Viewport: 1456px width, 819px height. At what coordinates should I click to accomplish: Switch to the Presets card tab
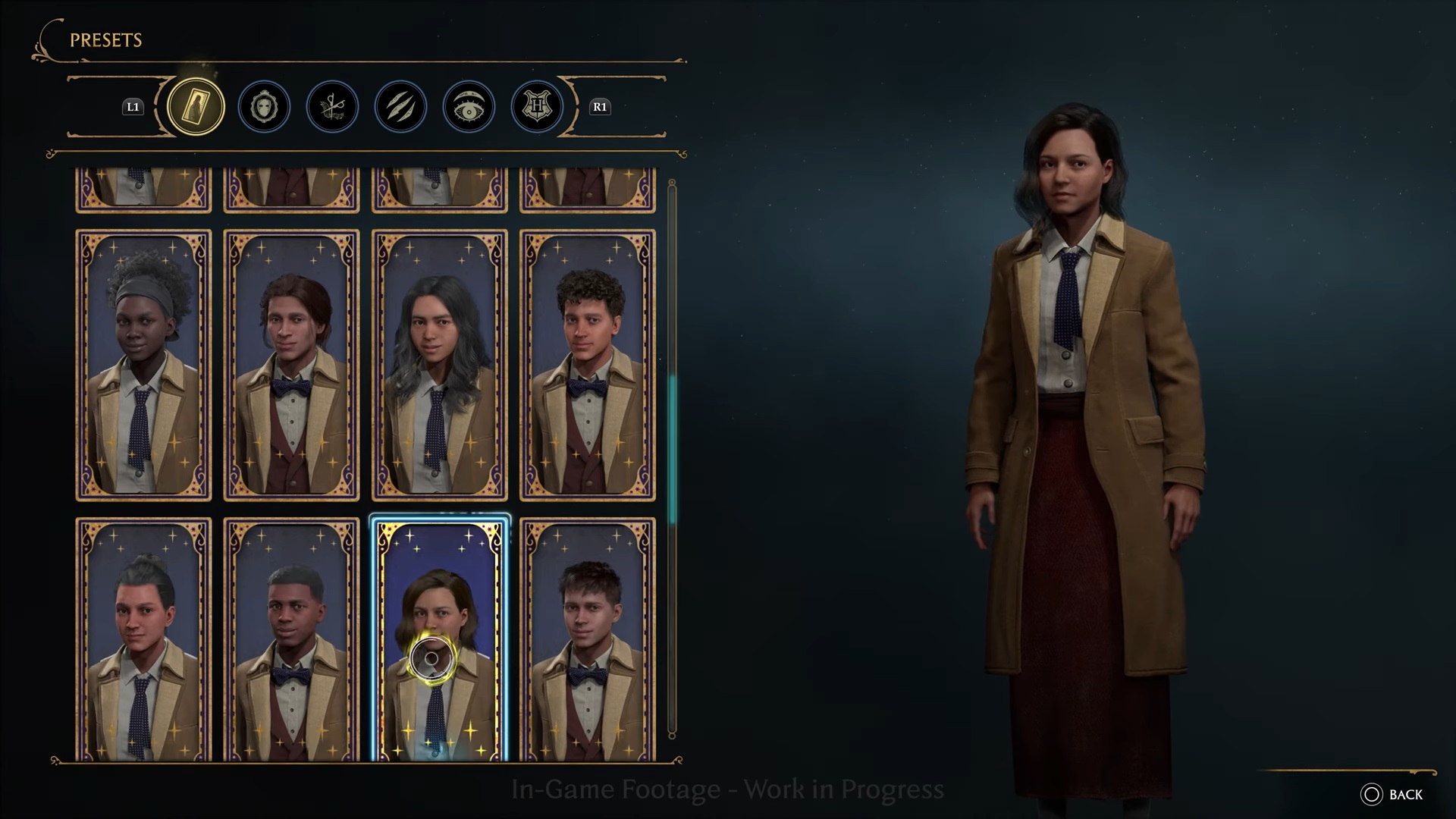[196, 106]
